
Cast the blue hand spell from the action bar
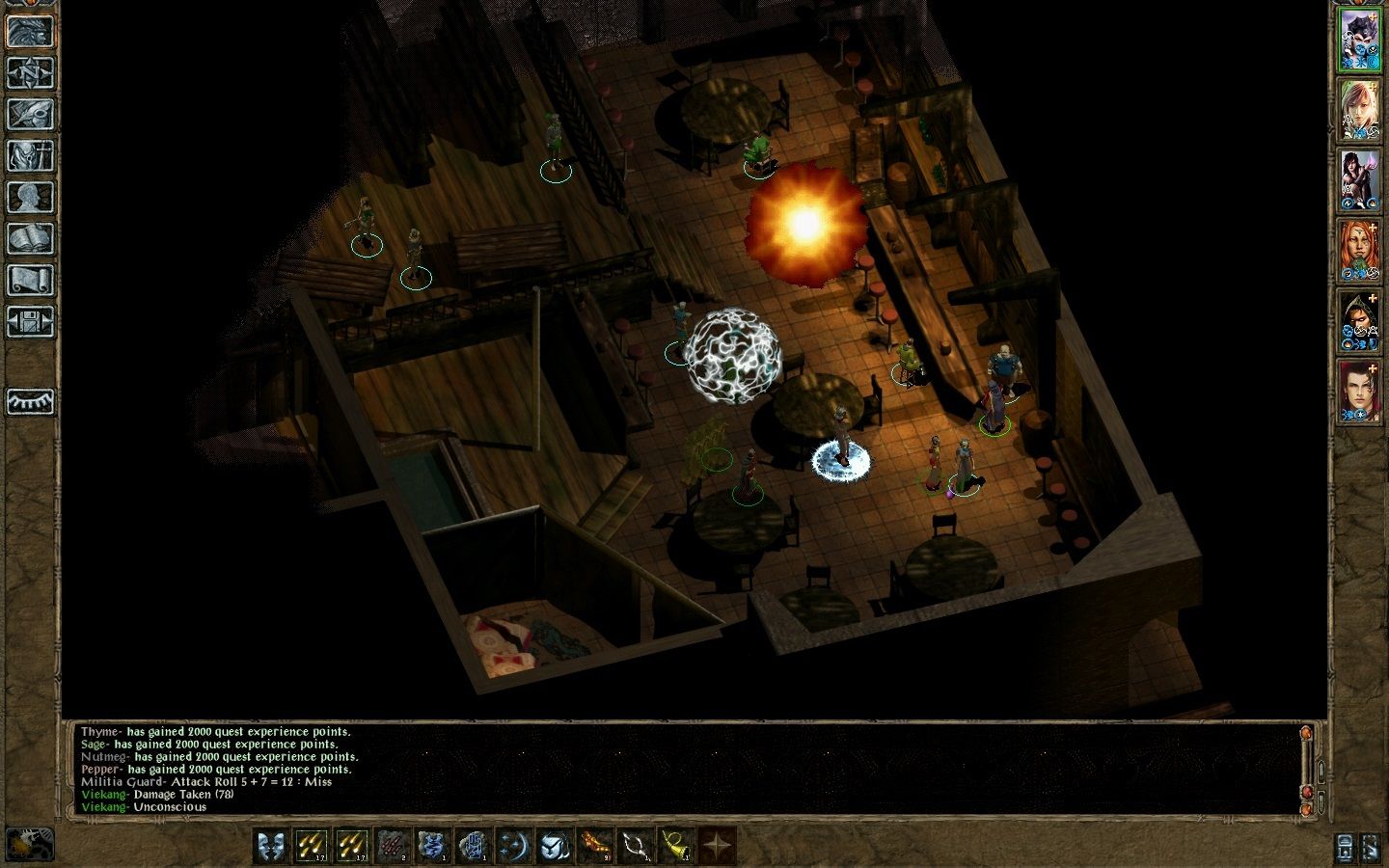point(474,846)
